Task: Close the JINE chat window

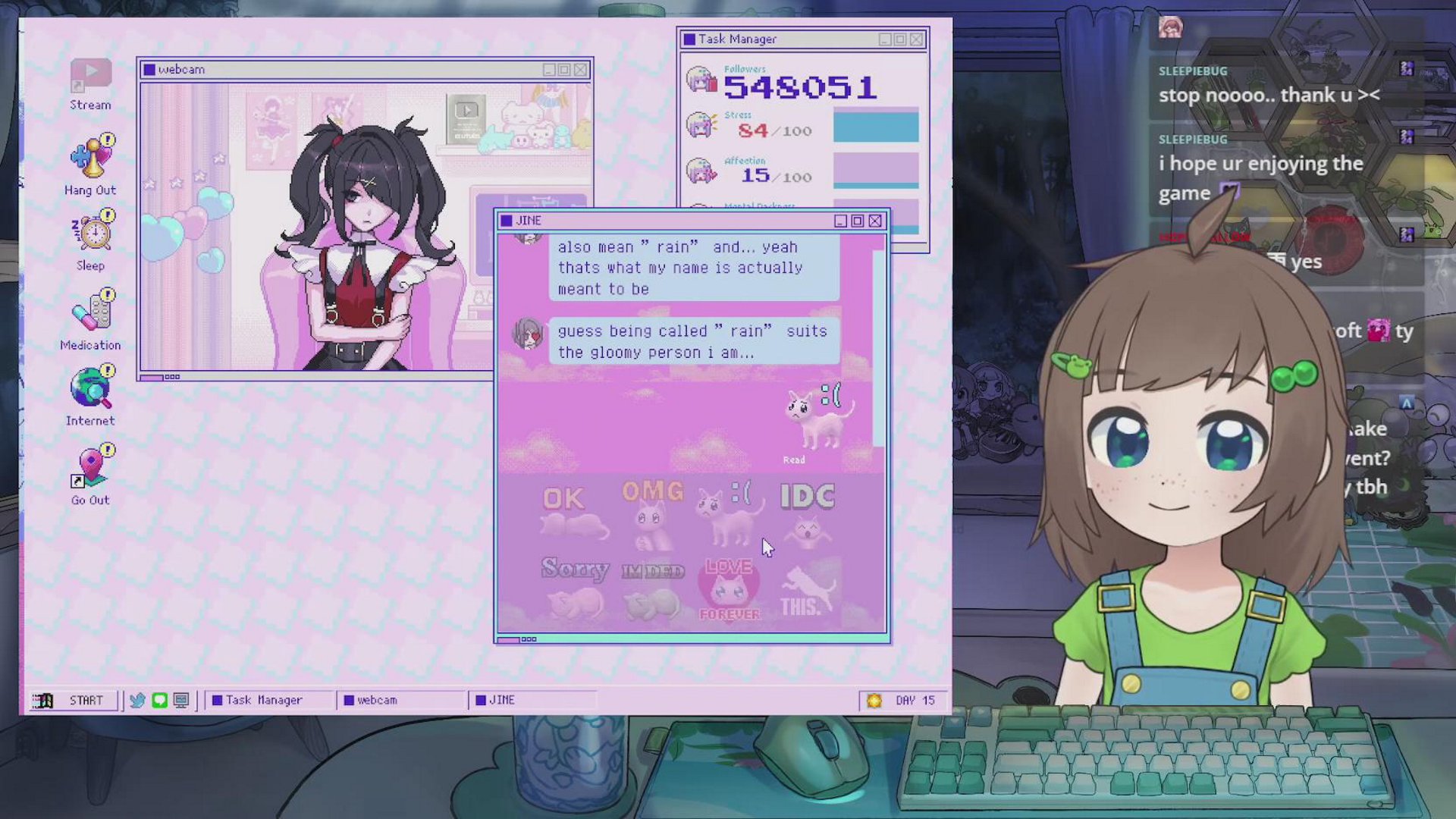Action: (x=875, y=221)
